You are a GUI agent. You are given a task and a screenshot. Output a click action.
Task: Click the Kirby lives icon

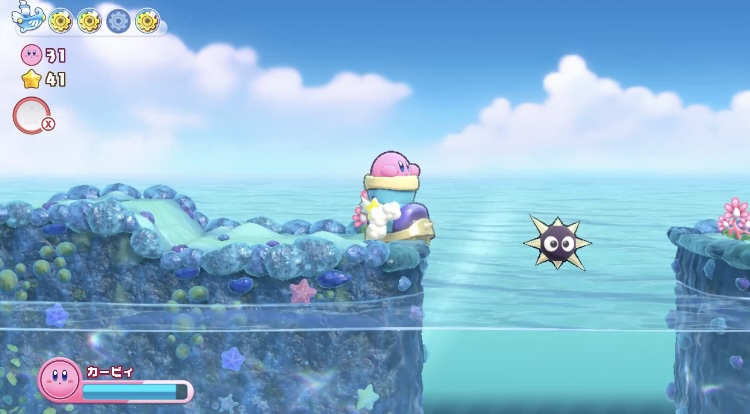coord(31,54)
